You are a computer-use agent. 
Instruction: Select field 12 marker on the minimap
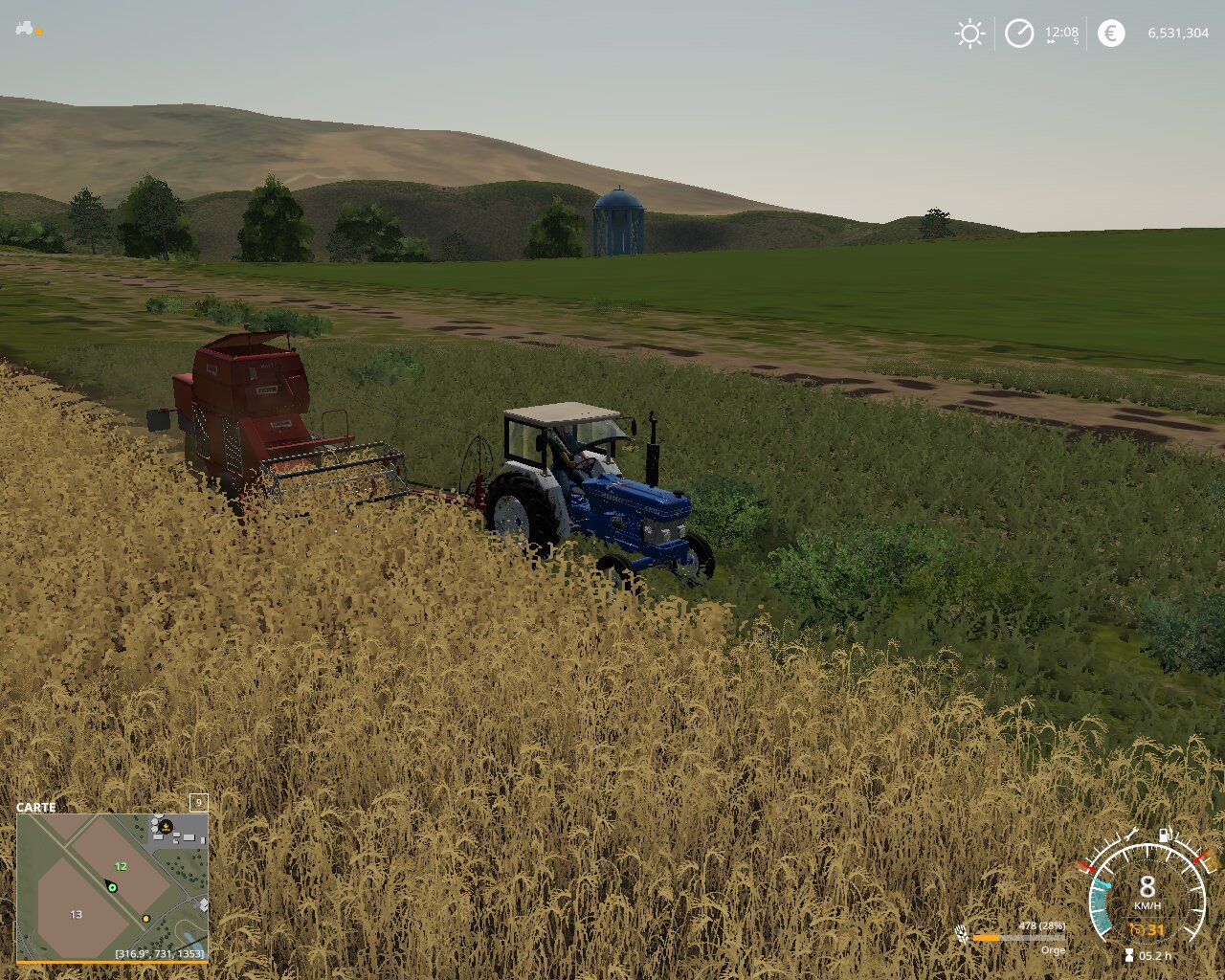point(121,866)
